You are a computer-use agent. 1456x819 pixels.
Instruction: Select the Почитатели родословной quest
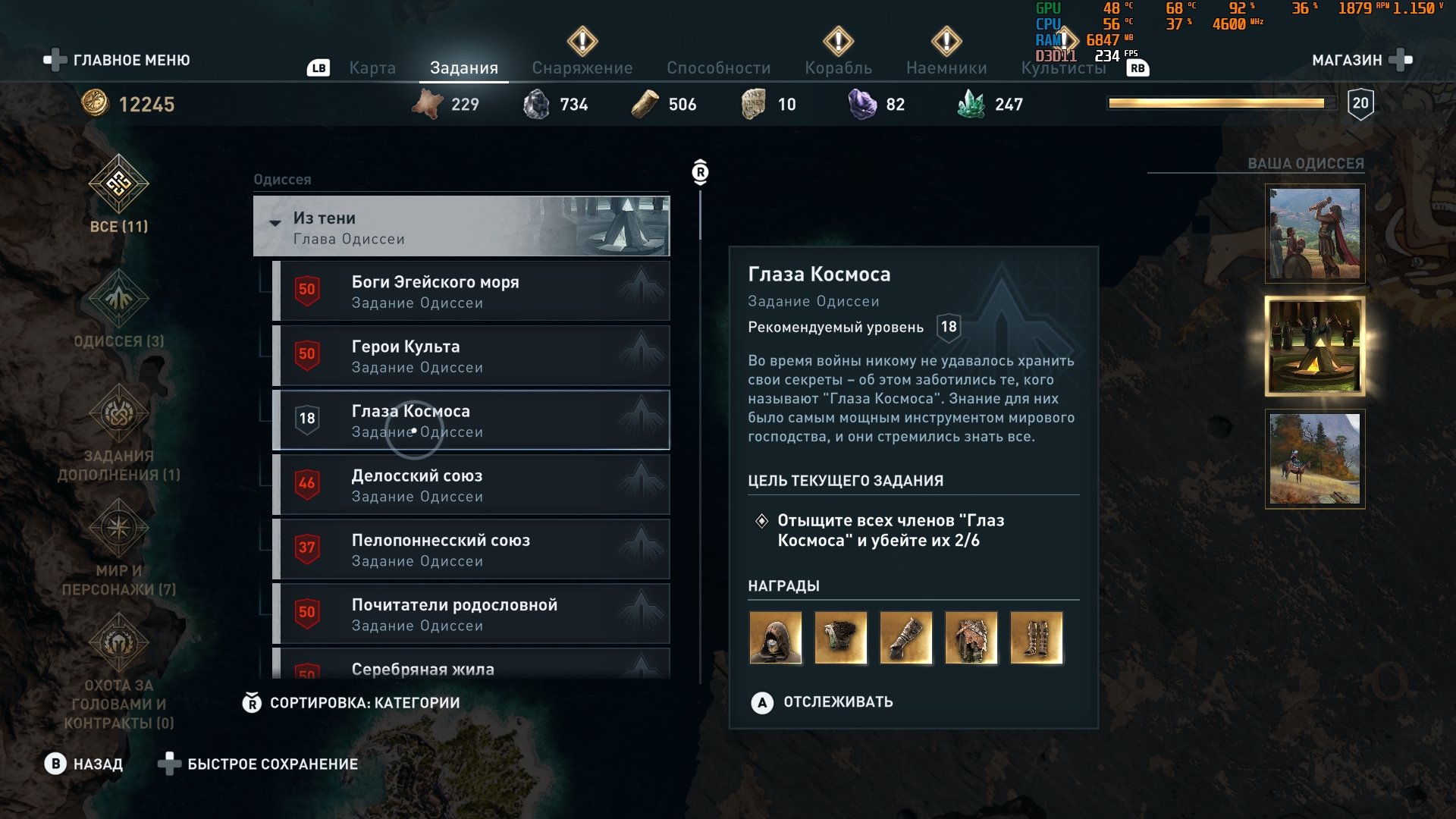(x=470, y=613)
